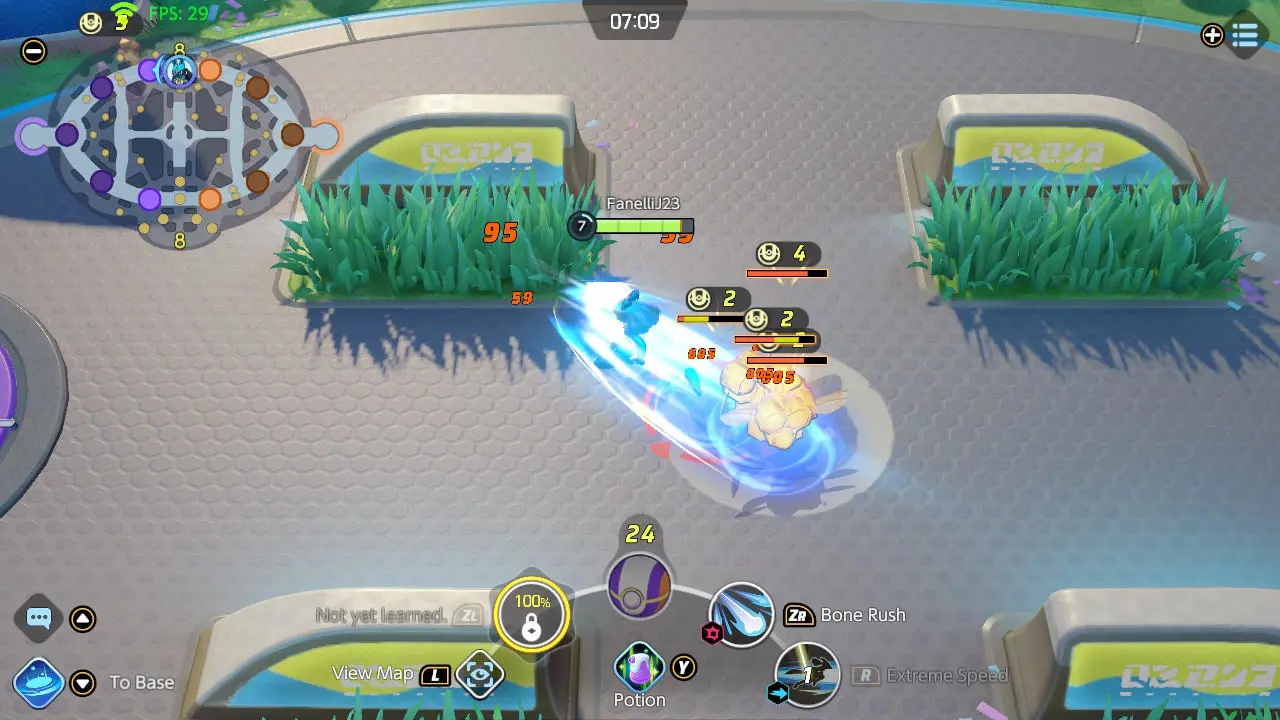Tap the 100% Aeos score lock icon

tap(533, 614)
